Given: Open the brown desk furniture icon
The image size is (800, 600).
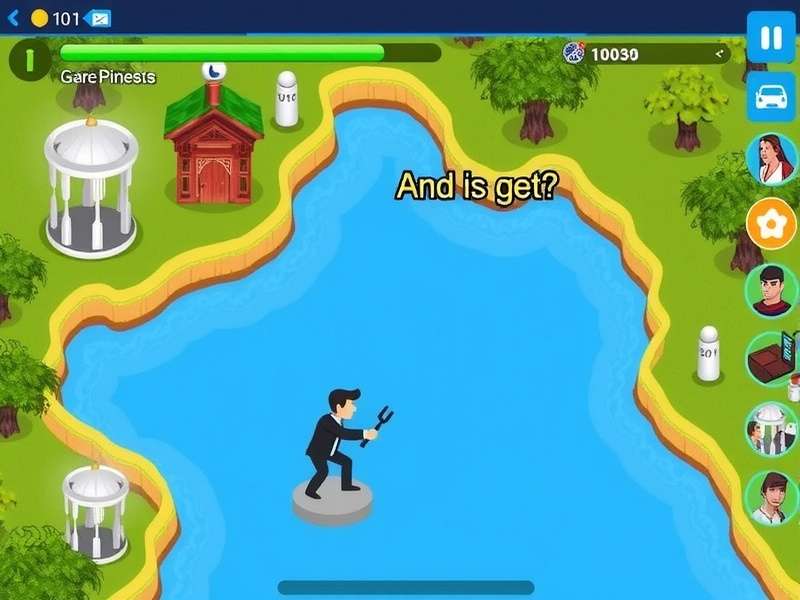Looking at the screenshot, I should coord(772,358).
